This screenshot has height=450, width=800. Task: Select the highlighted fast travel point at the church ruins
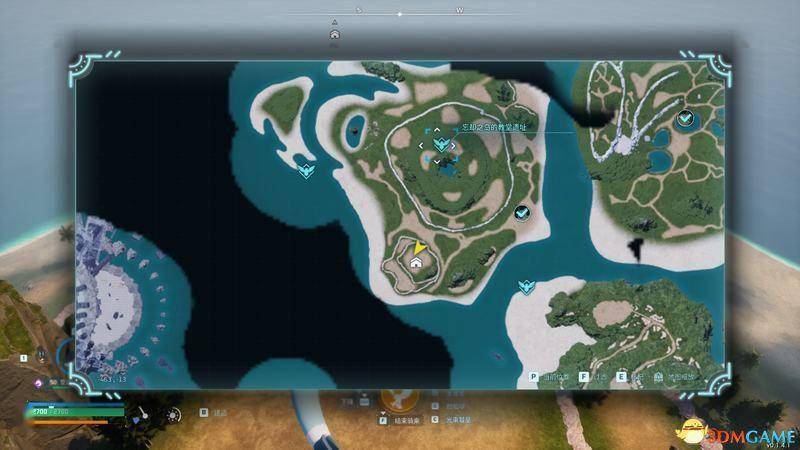(440, 146)
